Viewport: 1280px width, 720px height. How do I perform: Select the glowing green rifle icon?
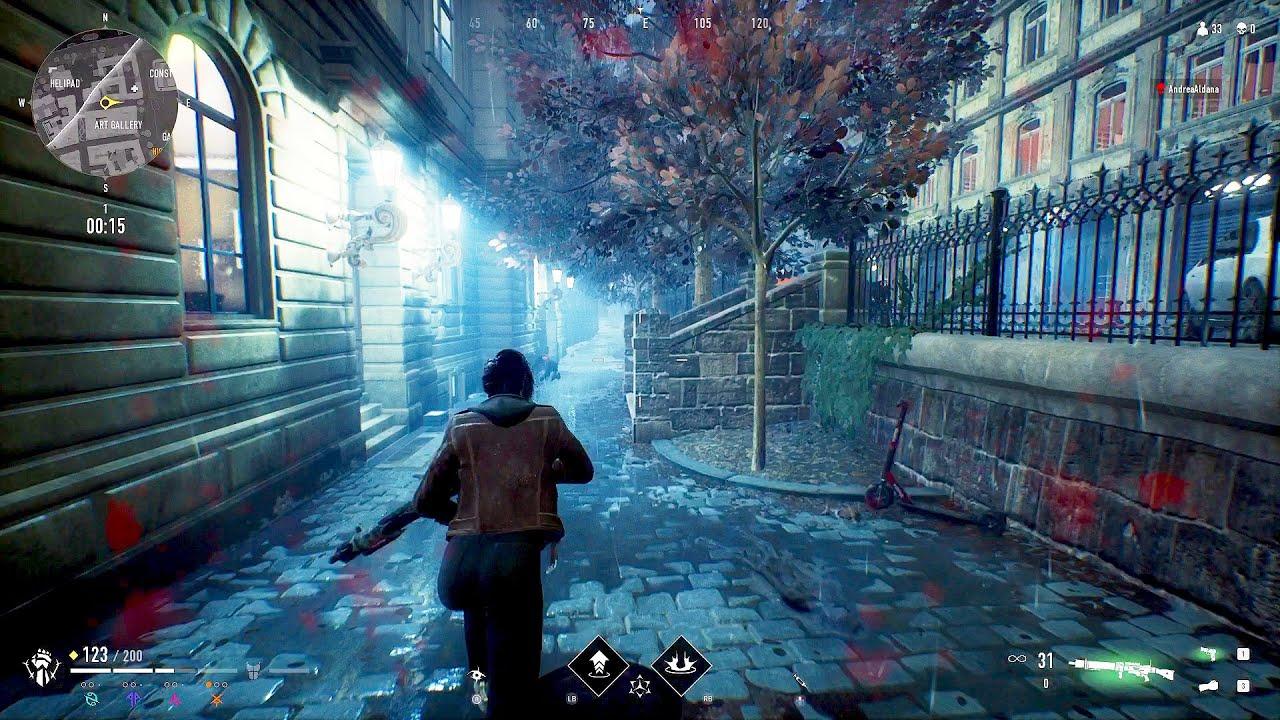1120,667
